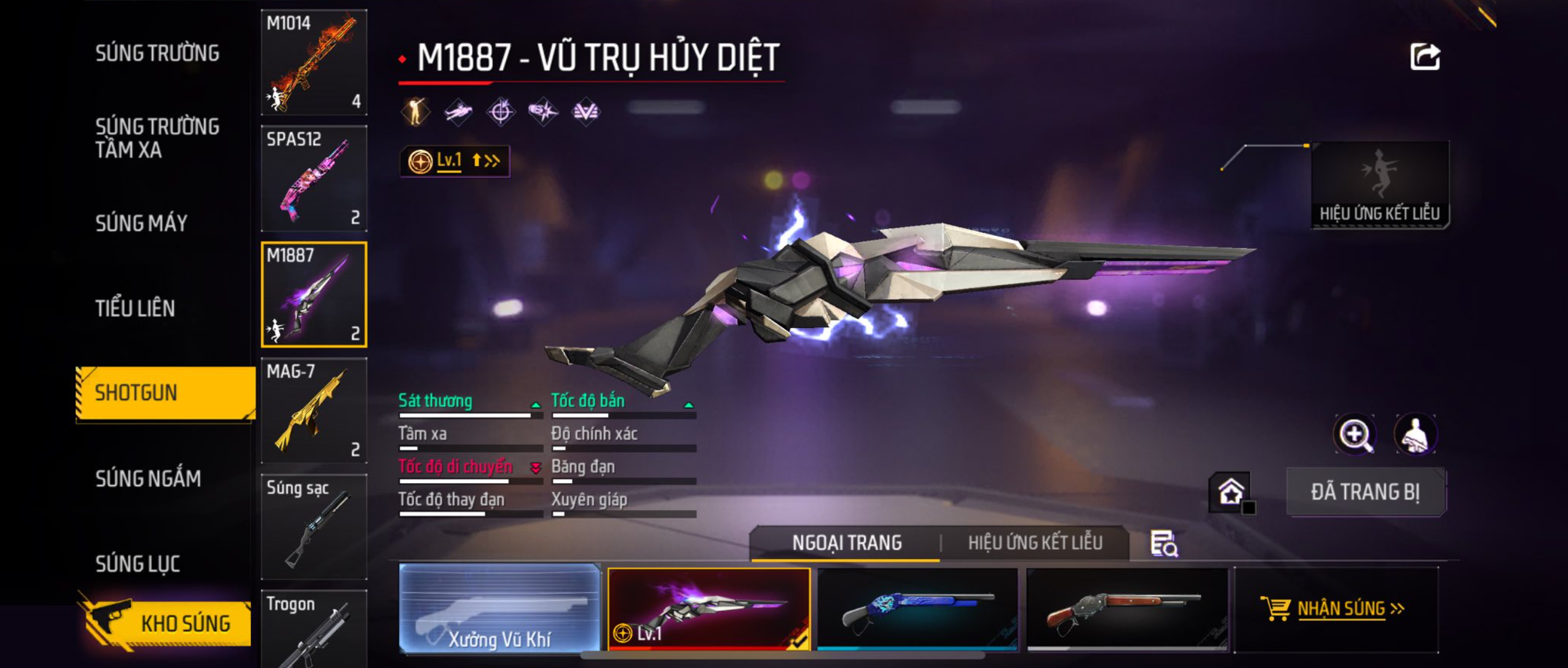Select the Súng Trường Tầm Xa category
The height and width of the screenshot is (668, 1568).
[157, 138]
